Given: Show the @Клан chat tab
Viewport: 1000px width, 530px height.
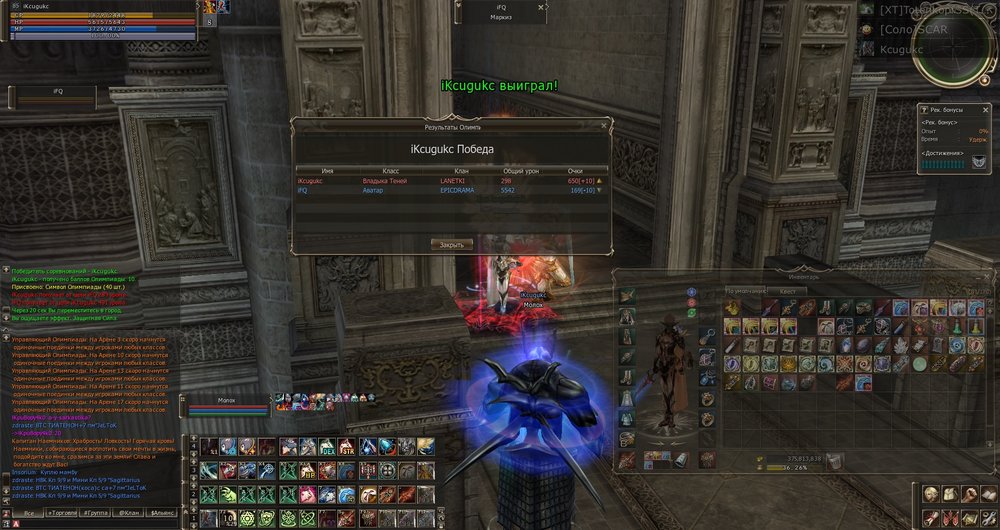Looking at the screenshot, I should coord(129,512).
